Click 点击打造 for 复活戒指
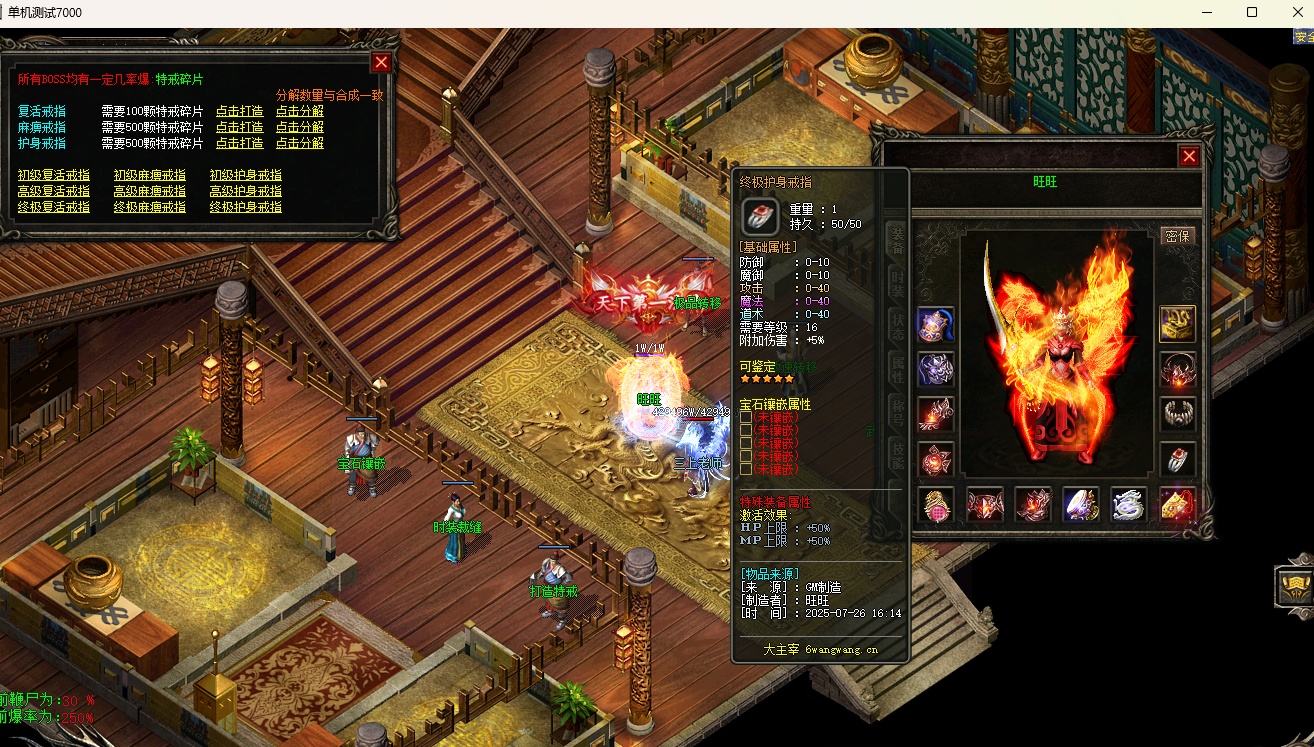The width and height of the screenshot is (1314, 747). pos(240,111)
